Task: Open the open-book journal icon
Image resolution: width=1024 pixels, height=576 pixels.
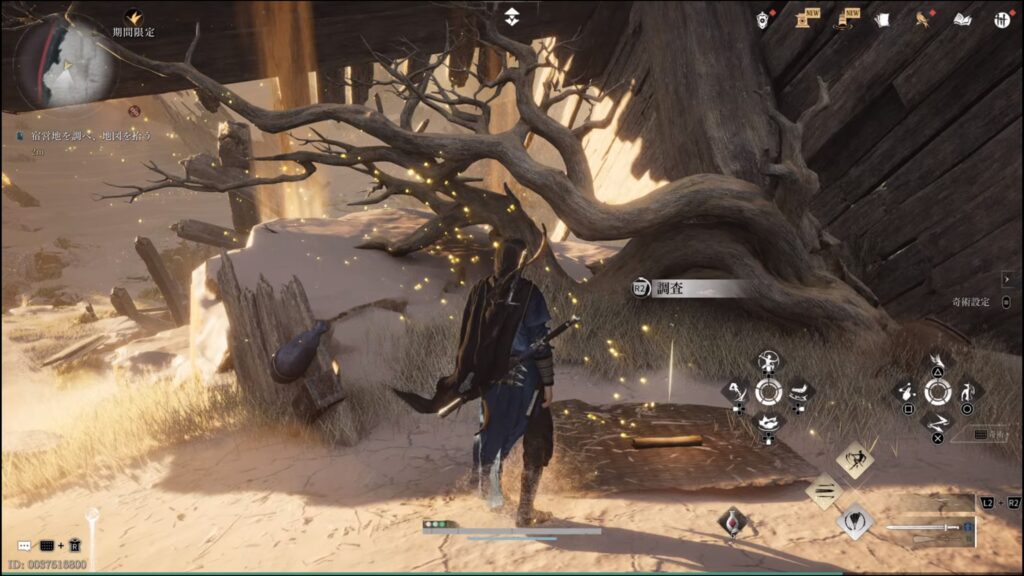Action: point(962,19)
